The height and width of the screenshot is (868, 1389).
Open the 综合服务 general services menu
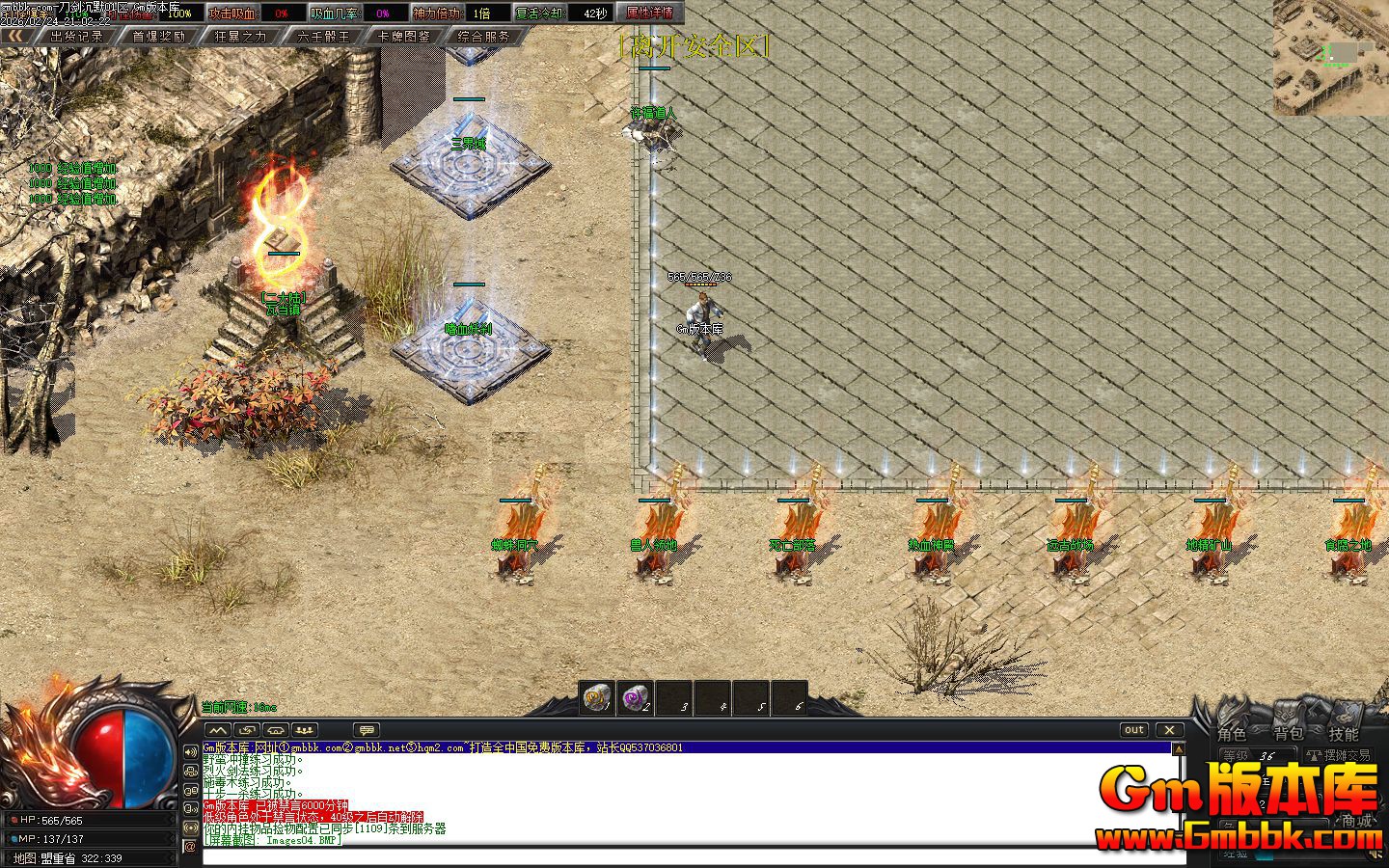pos(484,36)
